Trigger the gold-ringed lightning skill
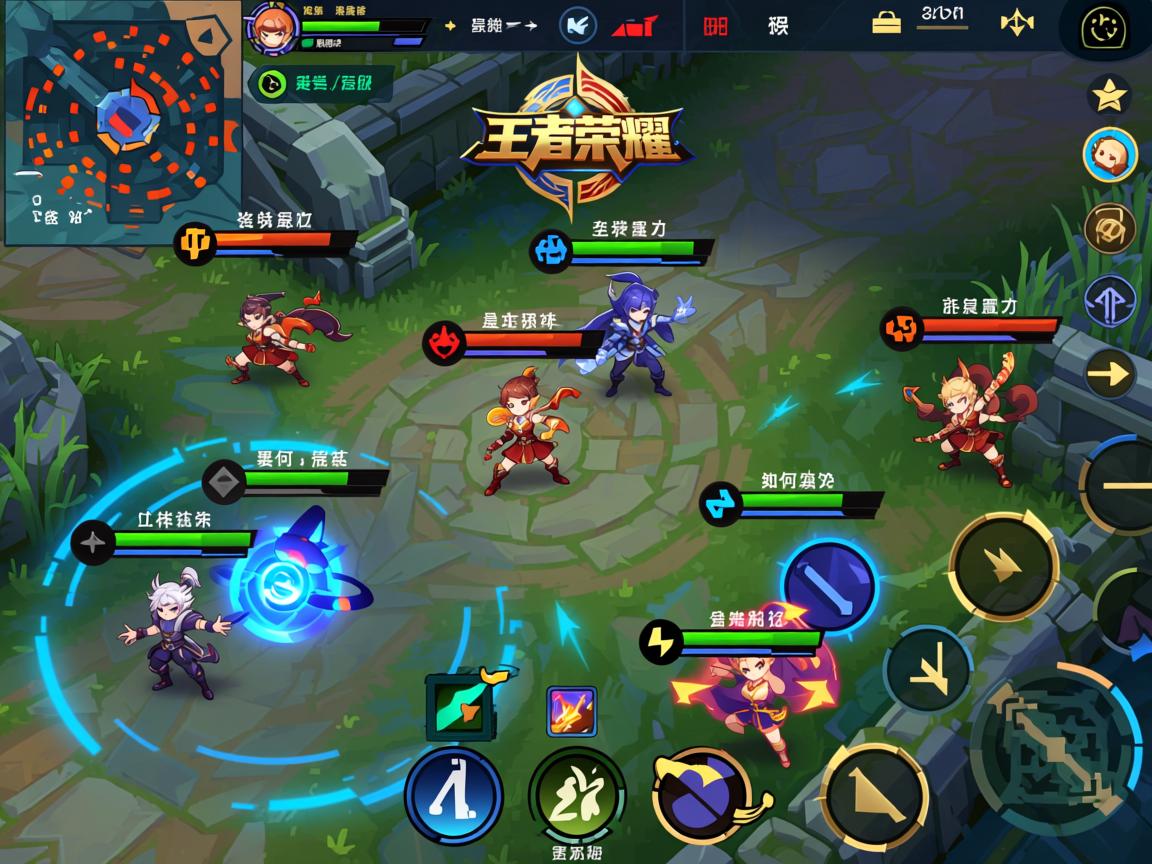Image resolution: width=1152 pixels, height=864 pixels. click(x=1002, y=566)
